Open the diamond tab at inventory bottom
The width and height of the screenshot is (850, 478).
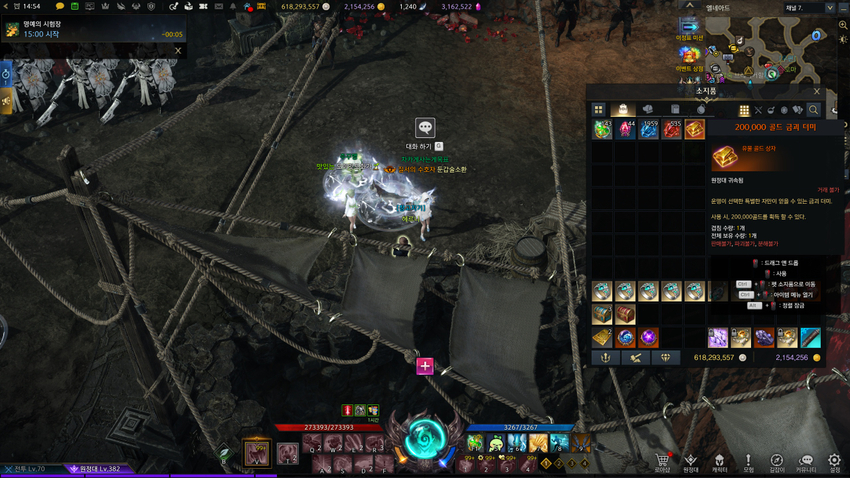665,357
